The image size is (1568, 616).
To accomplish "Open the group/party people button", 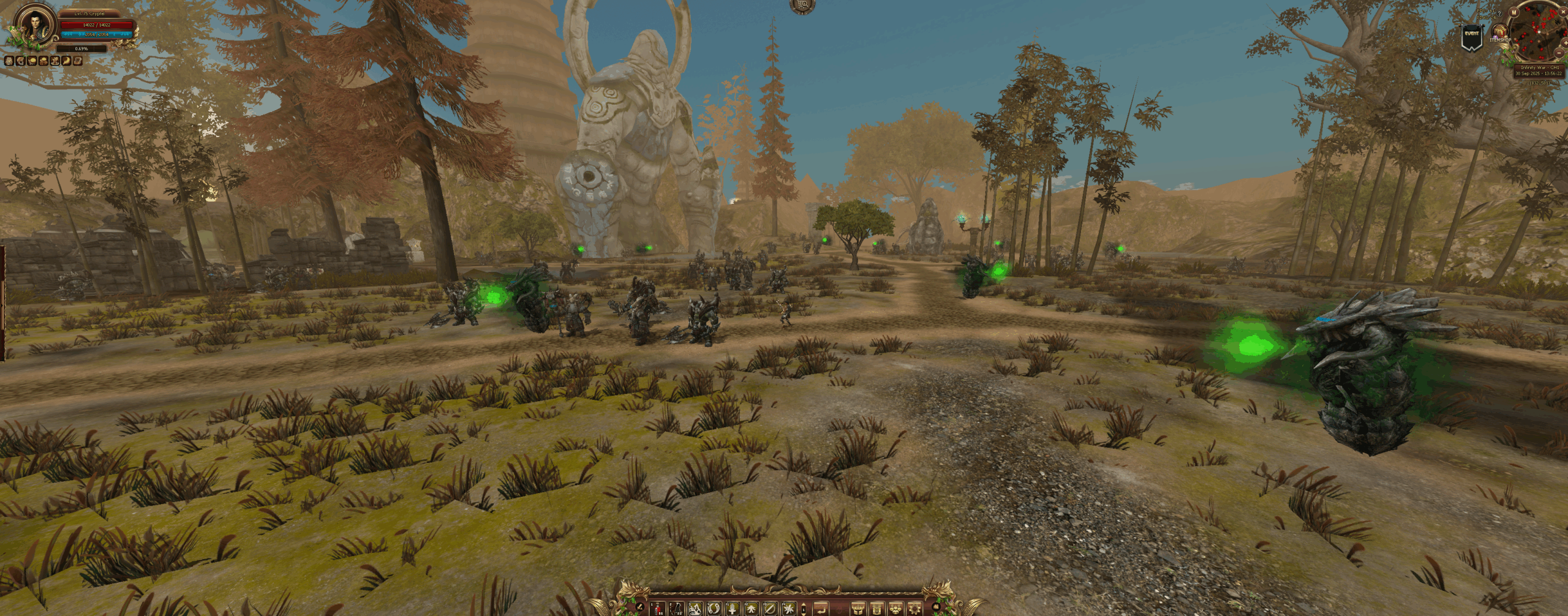I will (x=895, y=610).
